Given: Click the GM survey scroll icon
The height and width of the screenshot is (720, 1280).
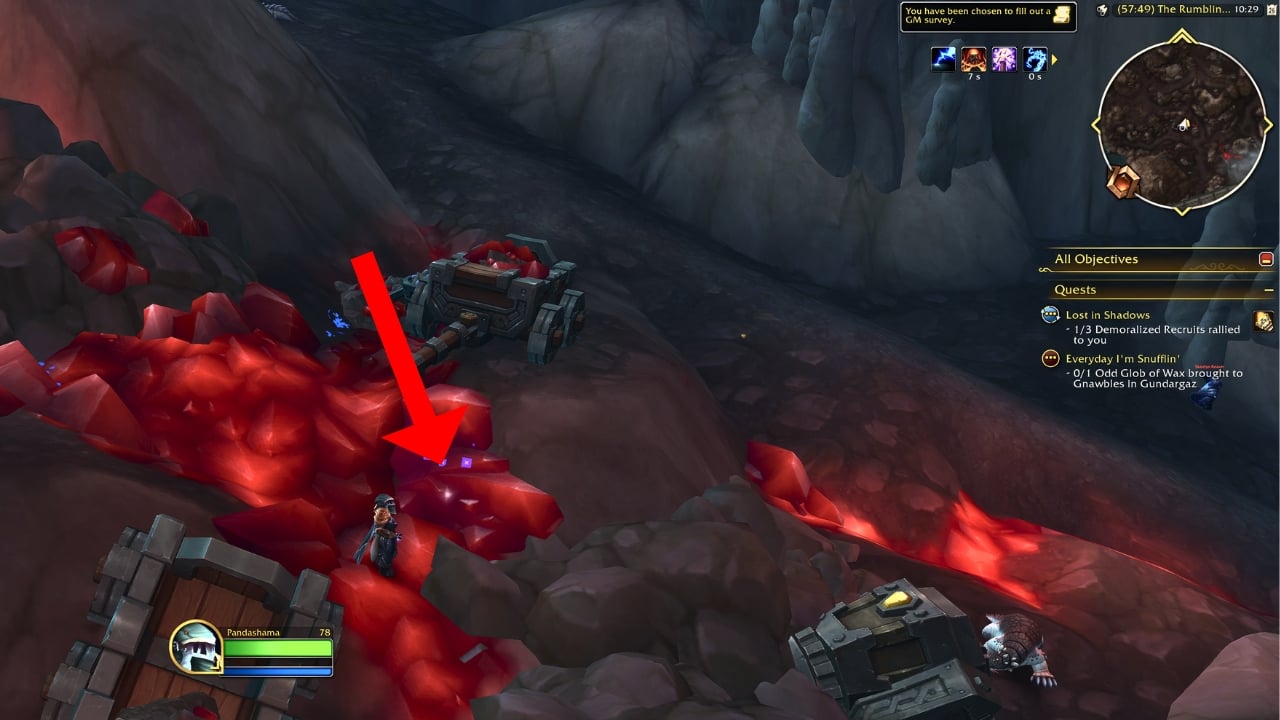Looking at the screenshot, I should (x=1062, y=16).
